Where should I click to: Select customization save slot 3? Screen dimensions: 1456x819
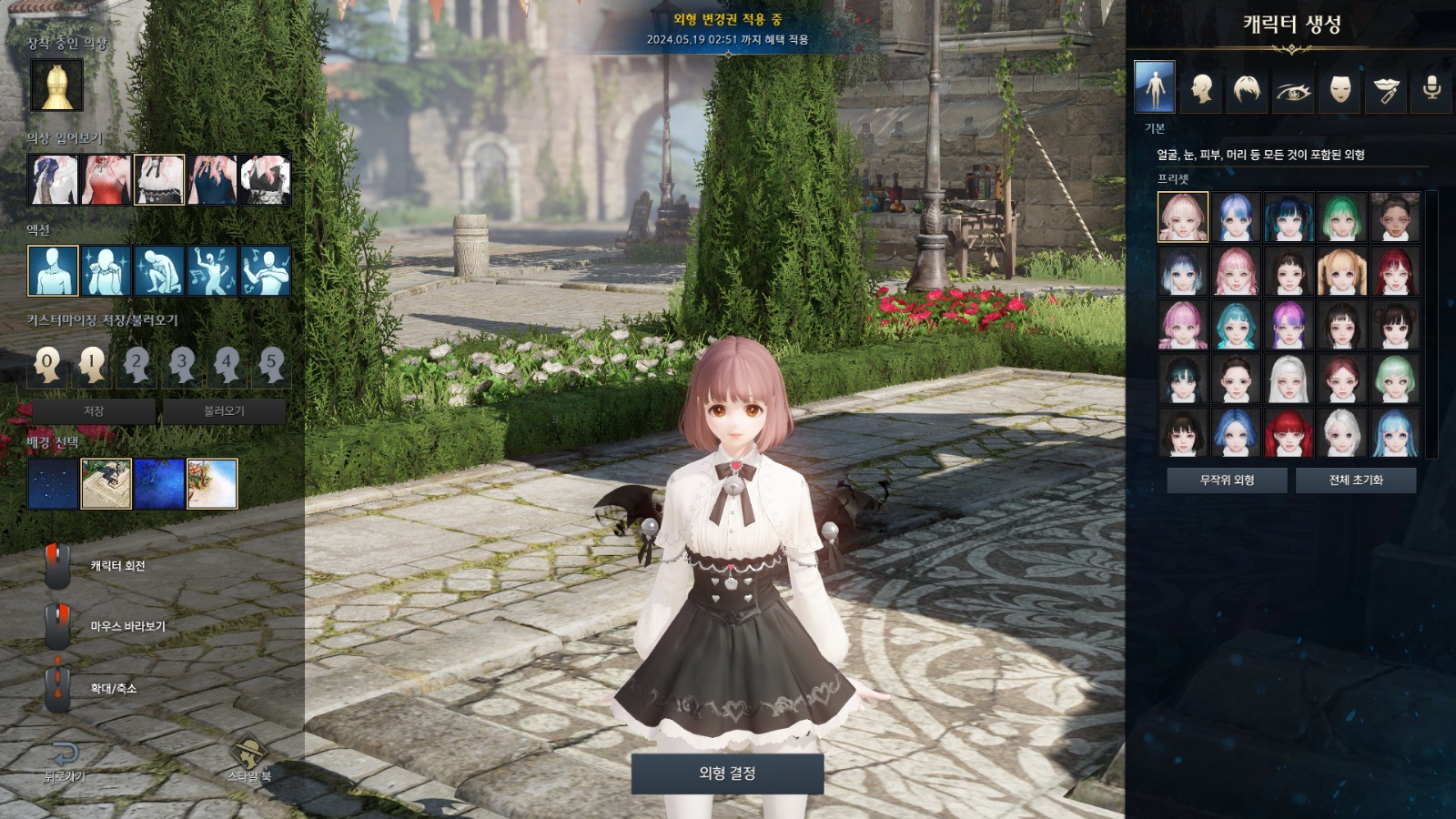tap(182, 364)
